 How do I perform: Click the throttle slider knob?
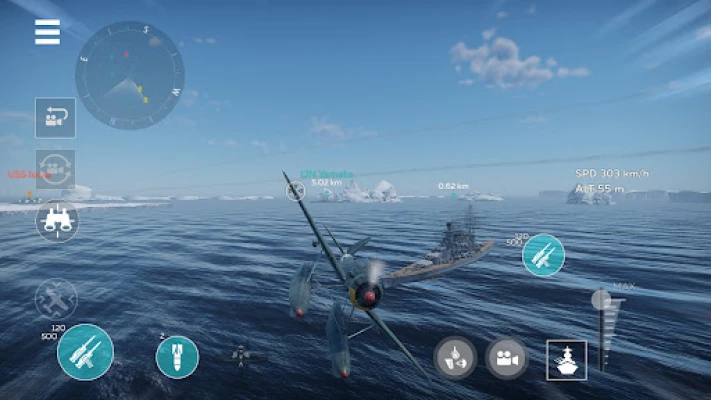point(602,300)
